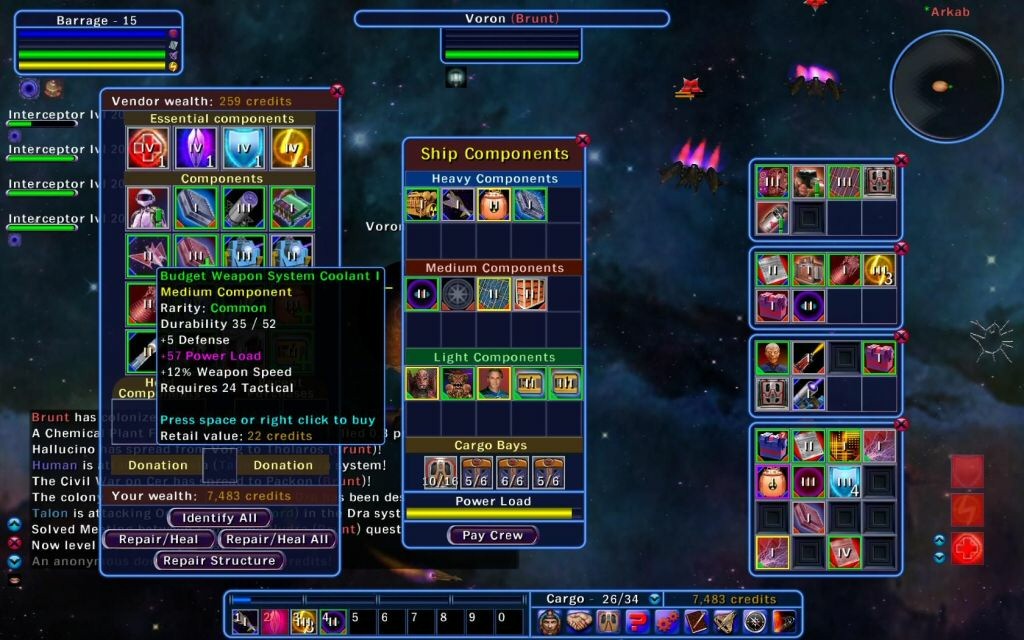Image resolution: width=1024 pixels, height=640 pixels.
Task: Click the Identify All button
Action: pos(219,518)
